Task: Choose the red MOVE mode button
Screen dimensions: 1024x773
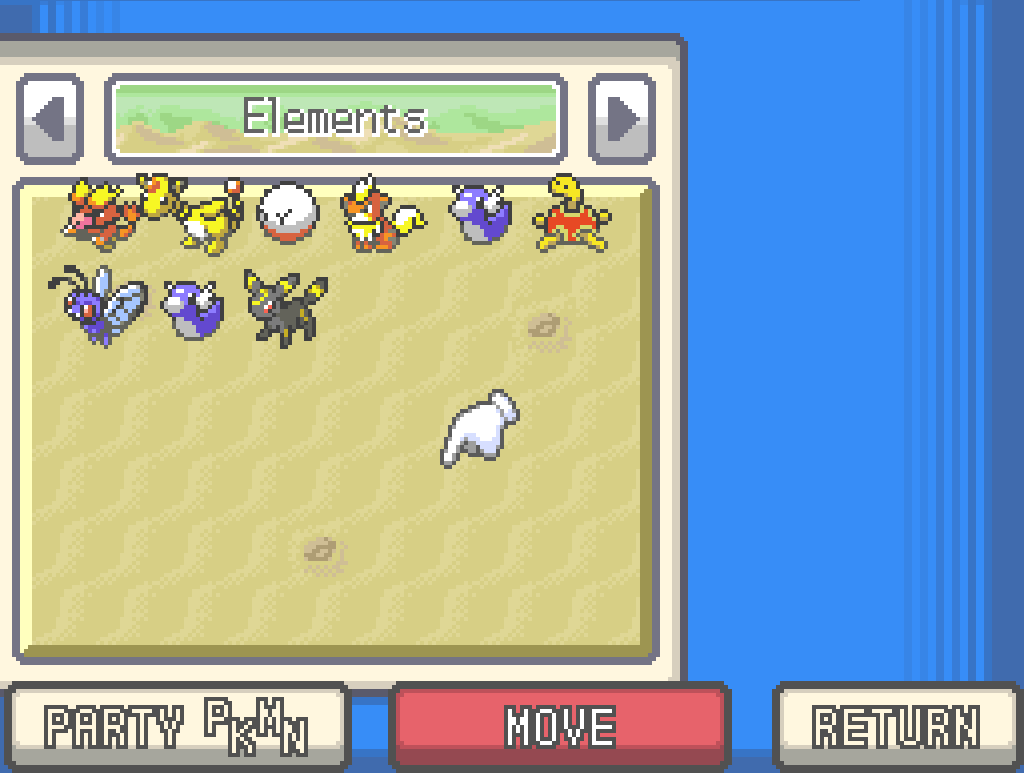Action: point(560,727)
